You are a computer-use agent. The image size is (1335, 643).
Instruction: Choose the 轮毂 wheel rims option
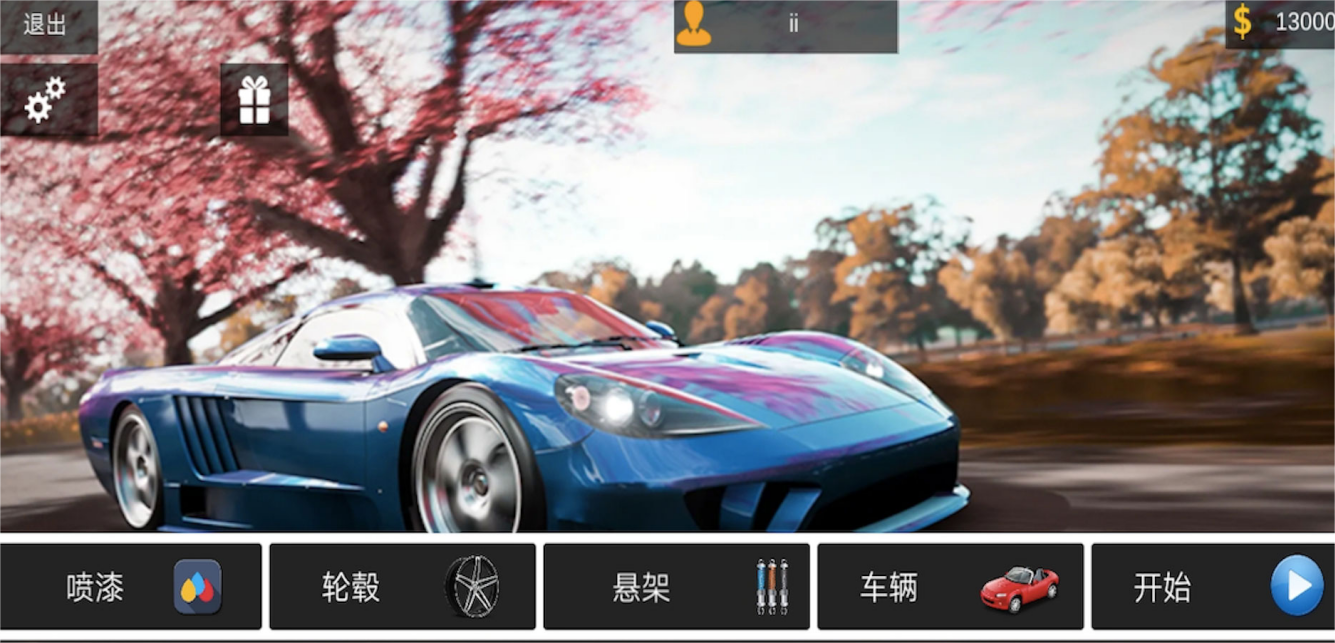click(402, 587)
